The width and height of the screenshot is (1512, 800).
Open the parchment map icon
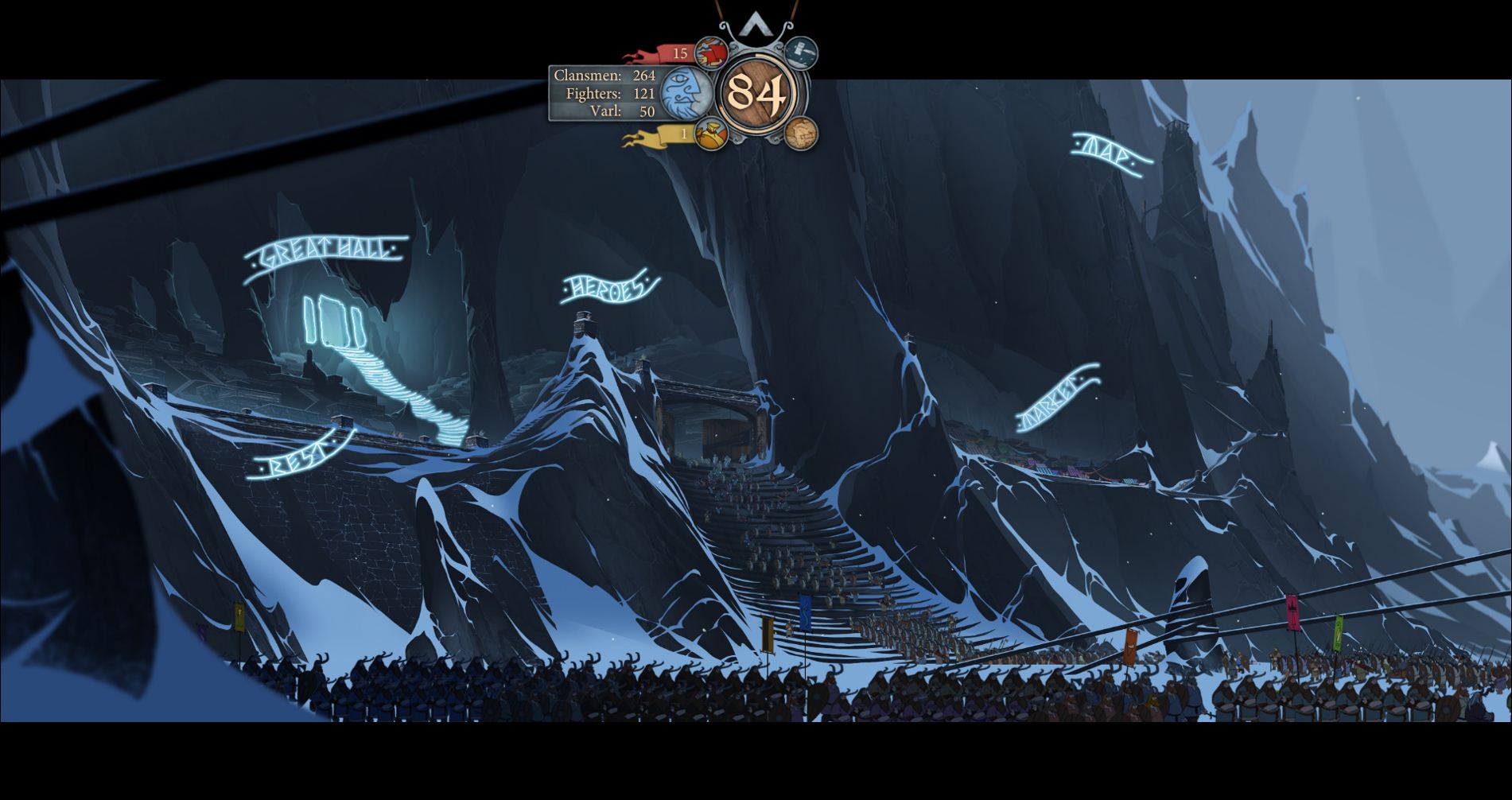point(801,133)
